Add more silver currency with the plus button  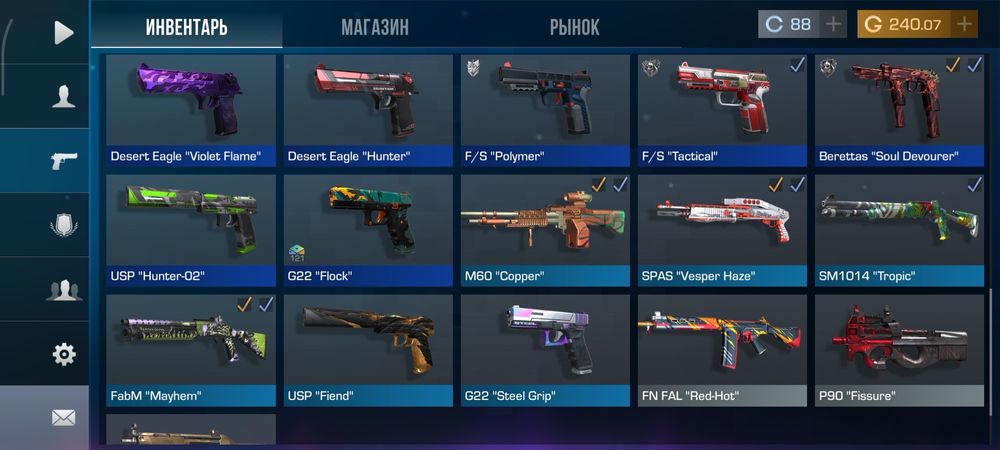click(833, 24)
